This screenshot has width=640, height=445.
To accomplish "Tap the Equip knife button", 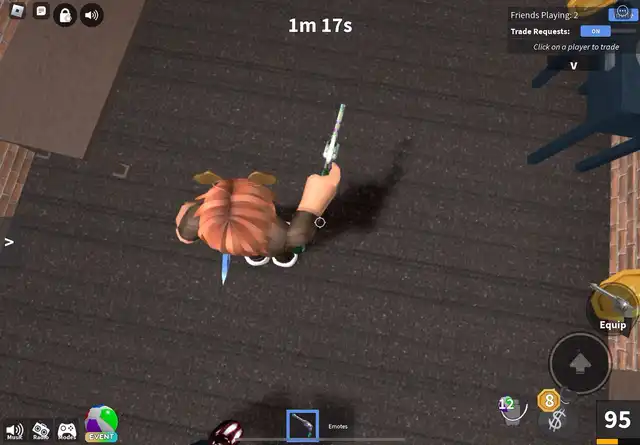I will pos(609,306).
